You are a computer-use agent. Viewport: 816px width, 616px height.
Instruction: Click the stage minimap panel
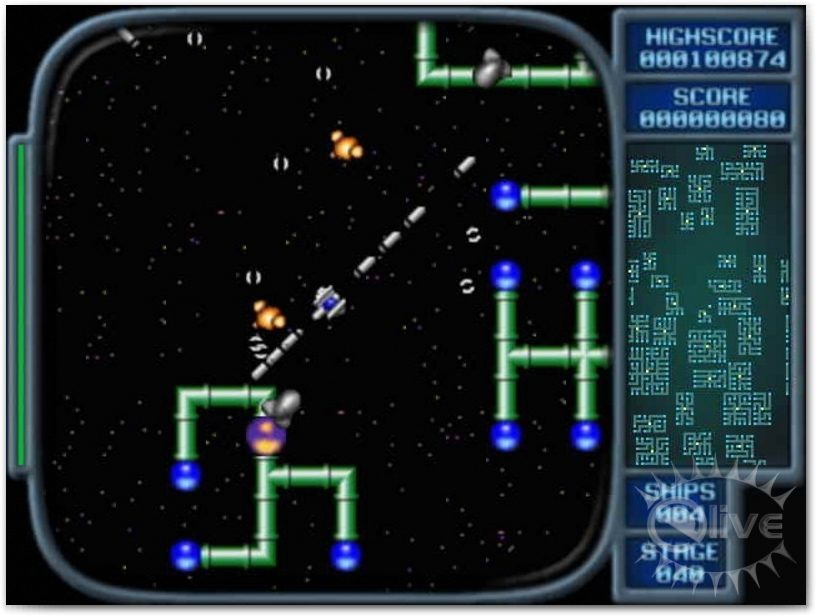pos(708,305)
